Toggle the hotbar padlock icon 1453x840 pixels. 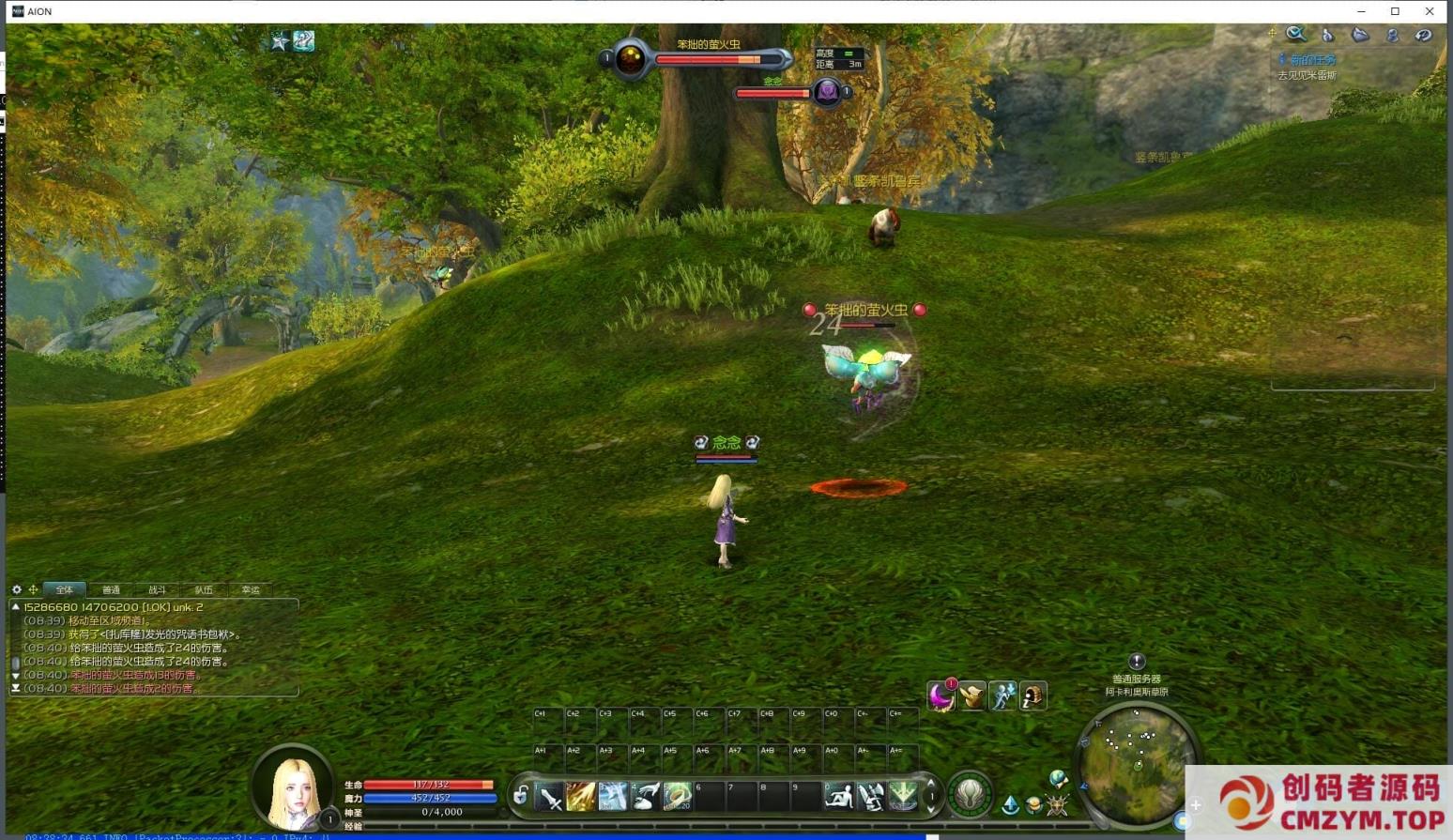coord(521,796)
